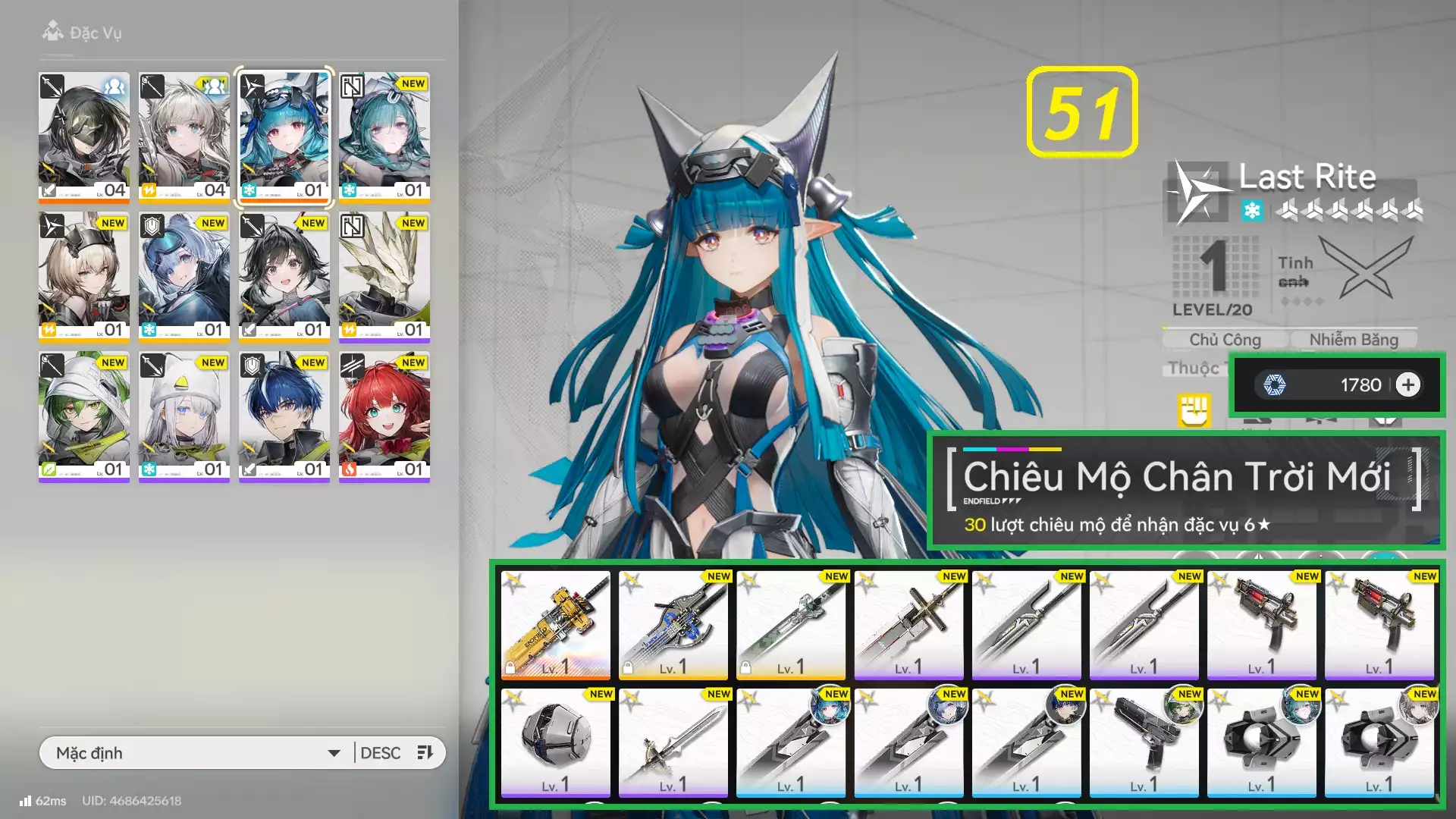1456x819 pixels.
Task: Open the Mặc định sort dropdown
Action: tap(197, 753)
